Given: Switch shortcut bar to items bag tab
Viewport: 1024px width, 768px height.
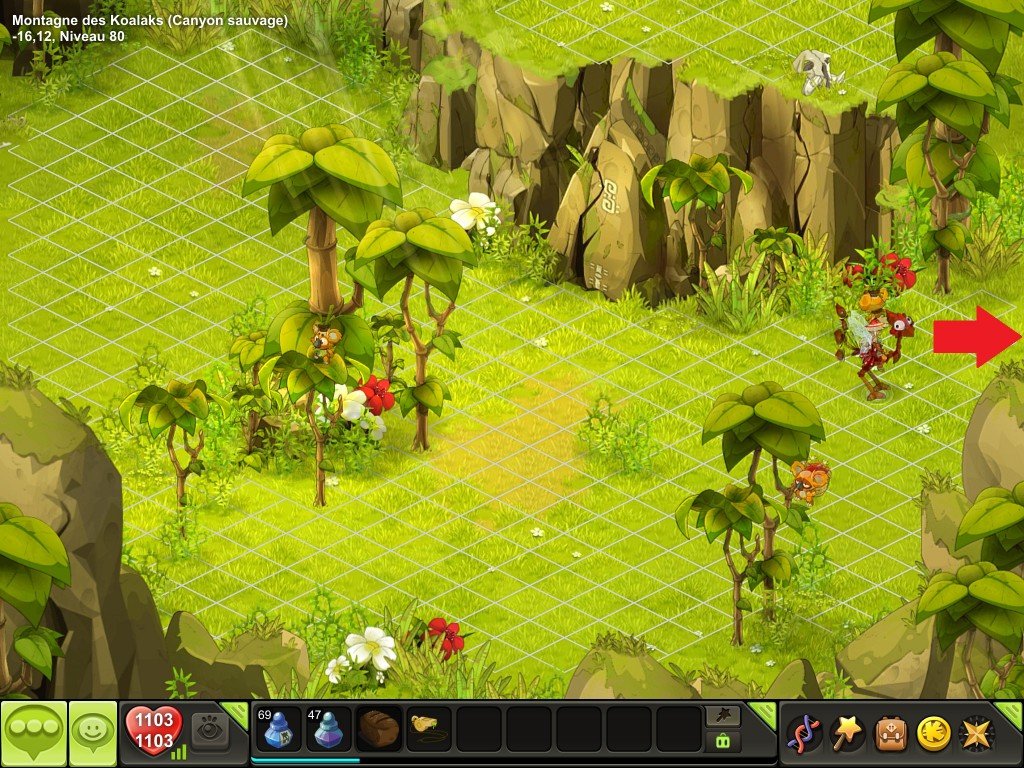Looking at the screenshot, I should tap(723, 741).
